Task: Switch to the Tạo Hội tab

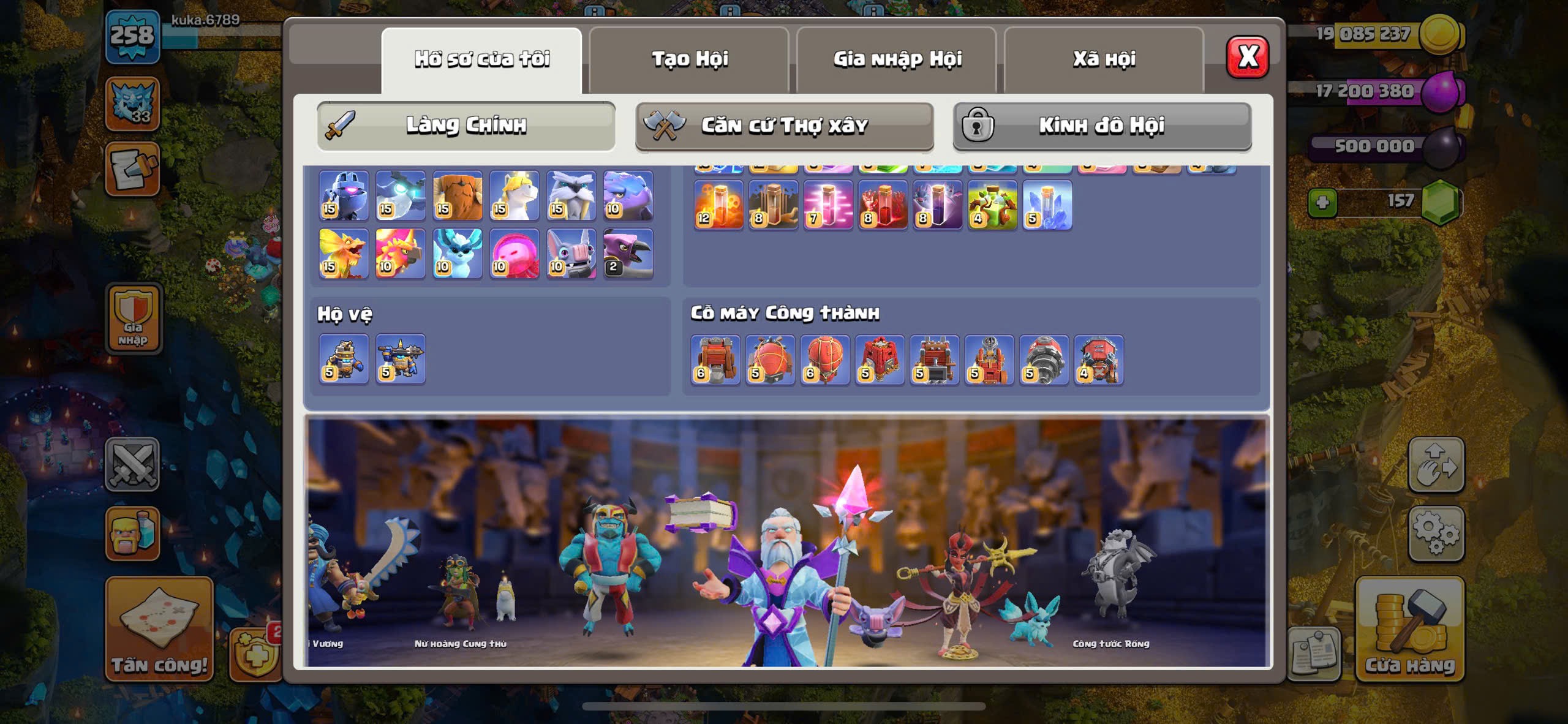Action: [689, 59]
